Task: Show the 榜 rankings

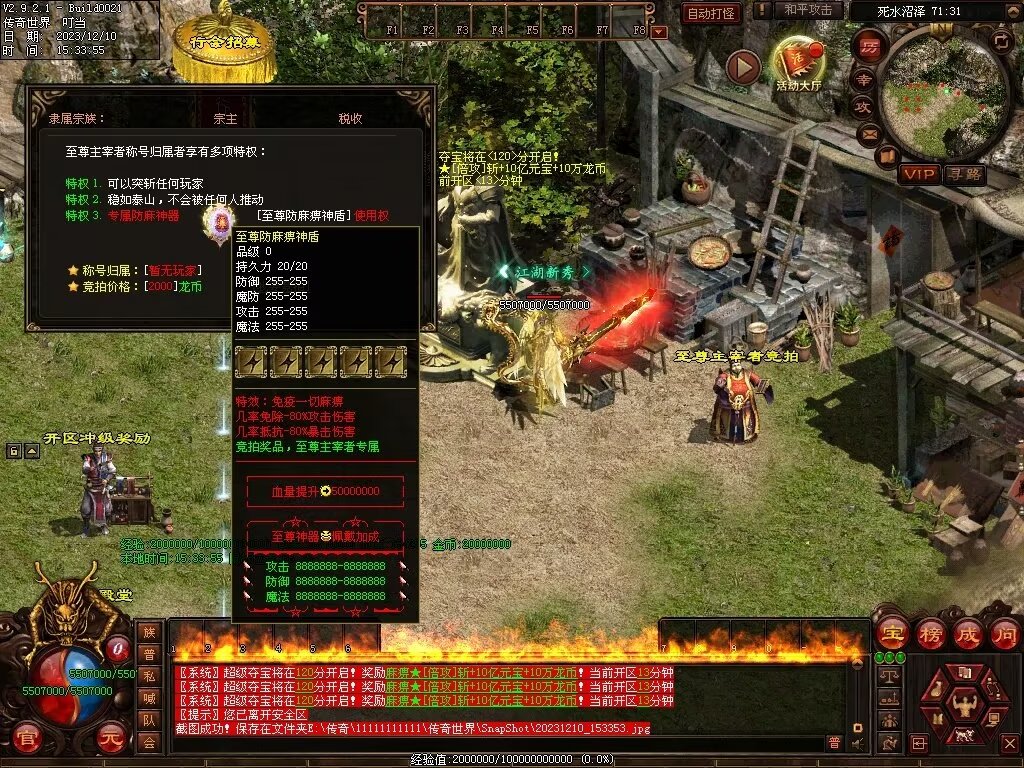Action: click(x=930, y=633)
